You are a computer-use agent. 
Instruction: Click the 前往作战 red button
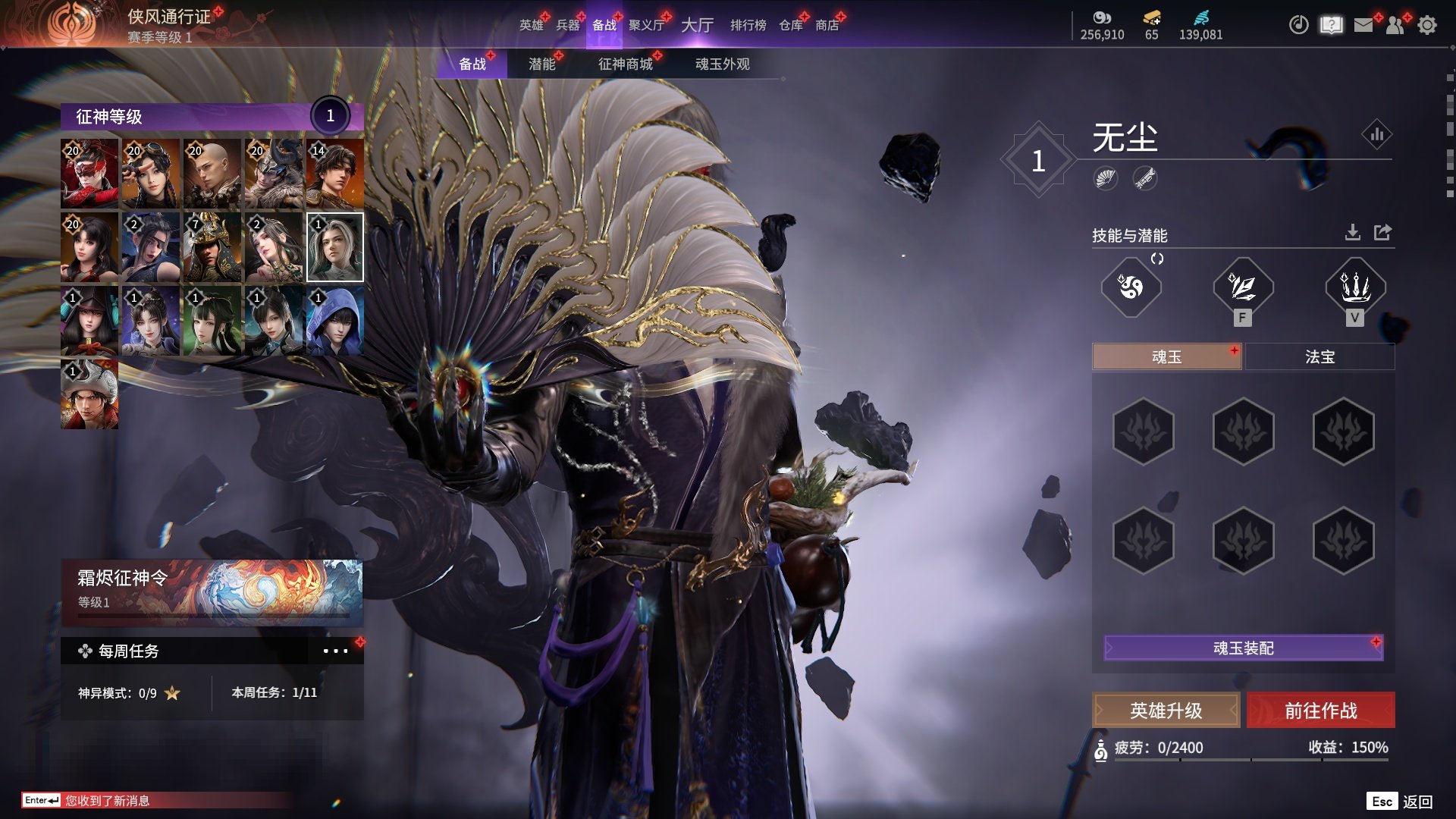click(1320, 711)
